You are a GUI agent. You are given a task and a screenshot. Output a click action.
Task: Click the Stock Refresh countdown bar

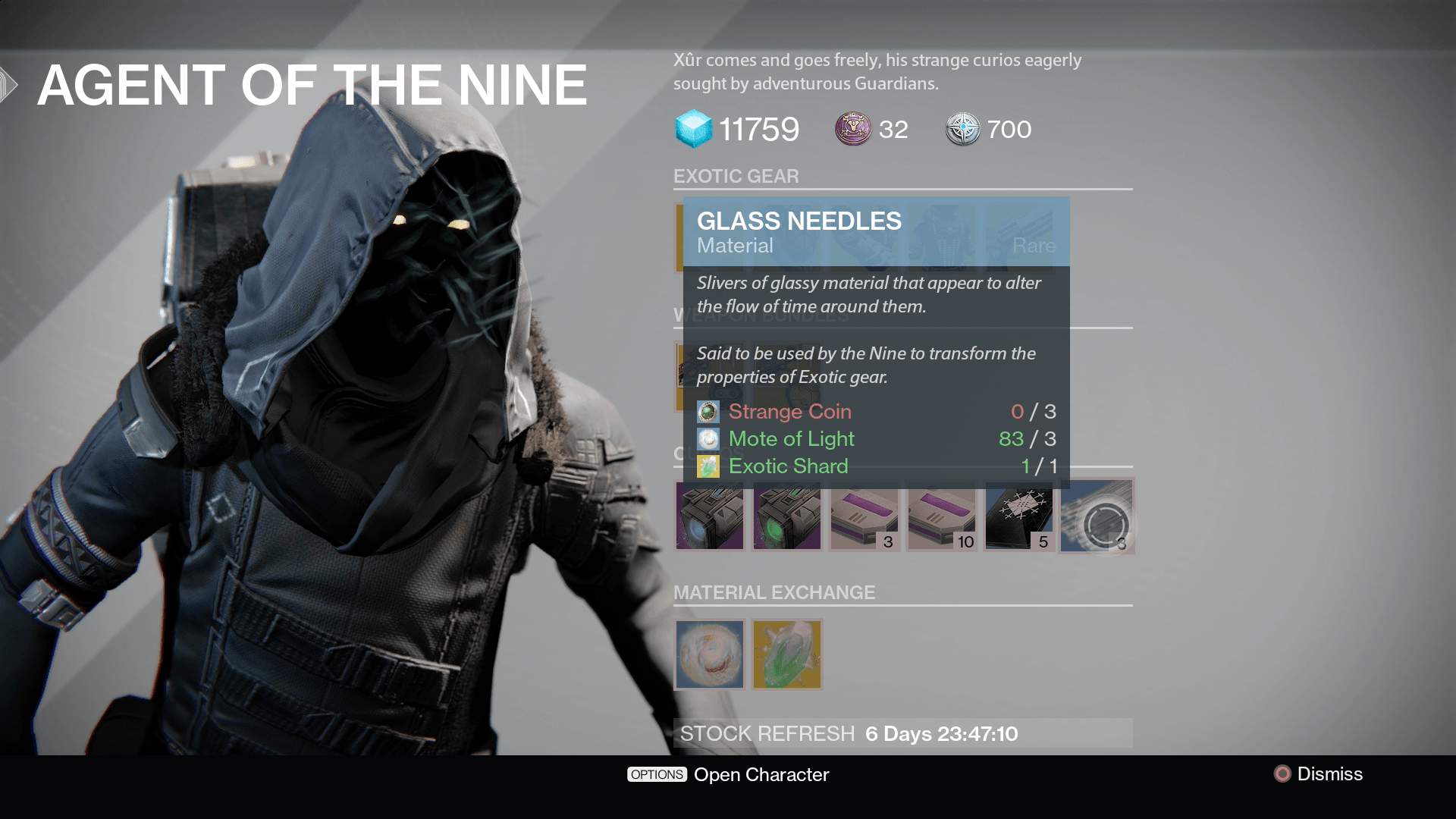point(902,733)
